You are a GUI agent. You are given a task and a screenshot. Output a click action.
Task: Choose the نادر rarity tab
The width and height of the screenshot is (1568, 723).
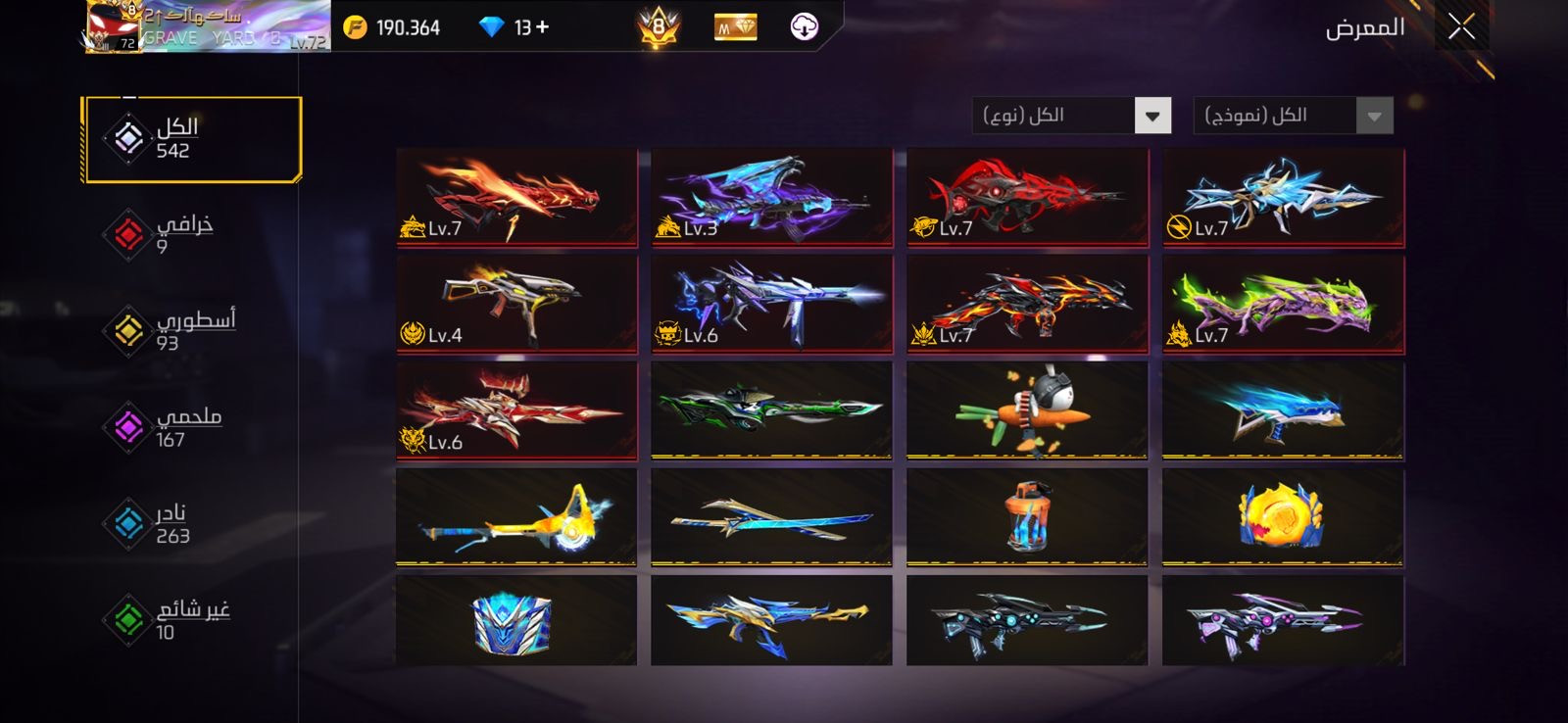(x=171, y=523)
